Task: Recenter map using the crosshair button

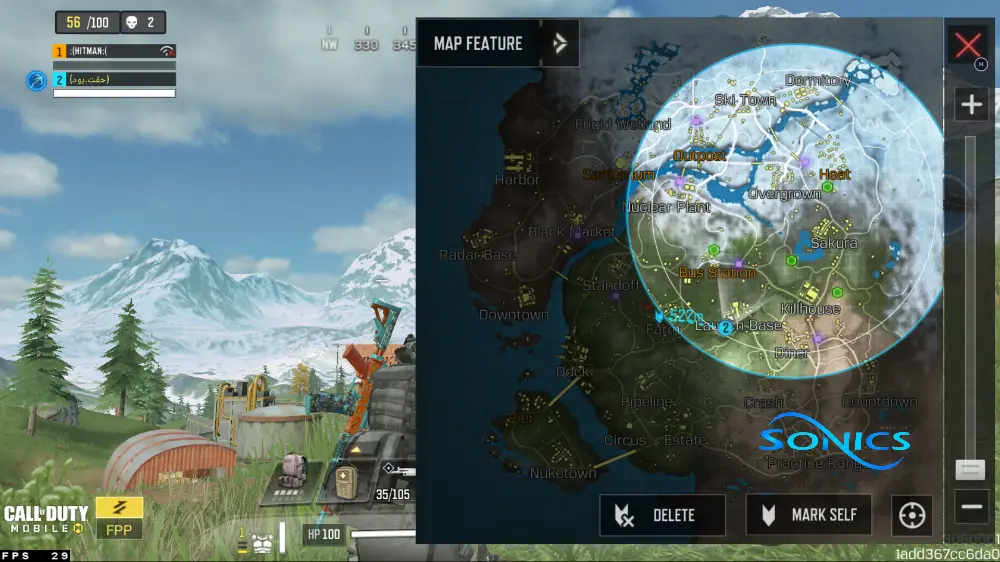Action: tap(912, 516)
